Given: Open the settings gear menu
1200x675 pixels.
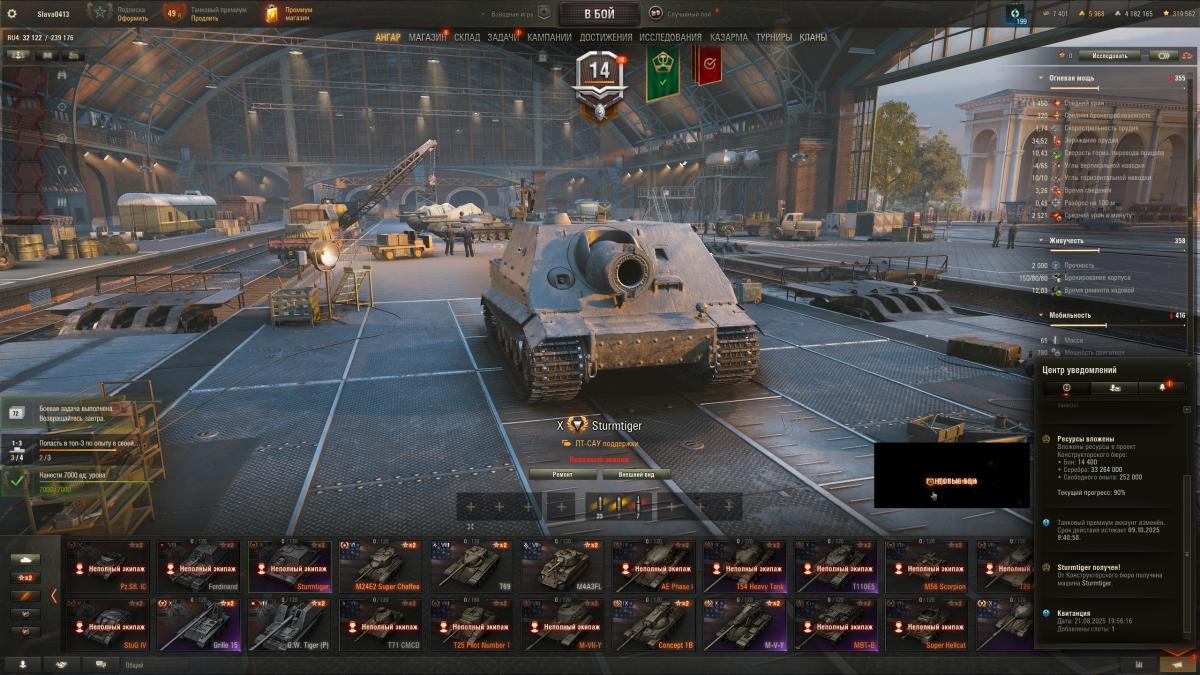Looking at the screenshot, I should (12, 13).
